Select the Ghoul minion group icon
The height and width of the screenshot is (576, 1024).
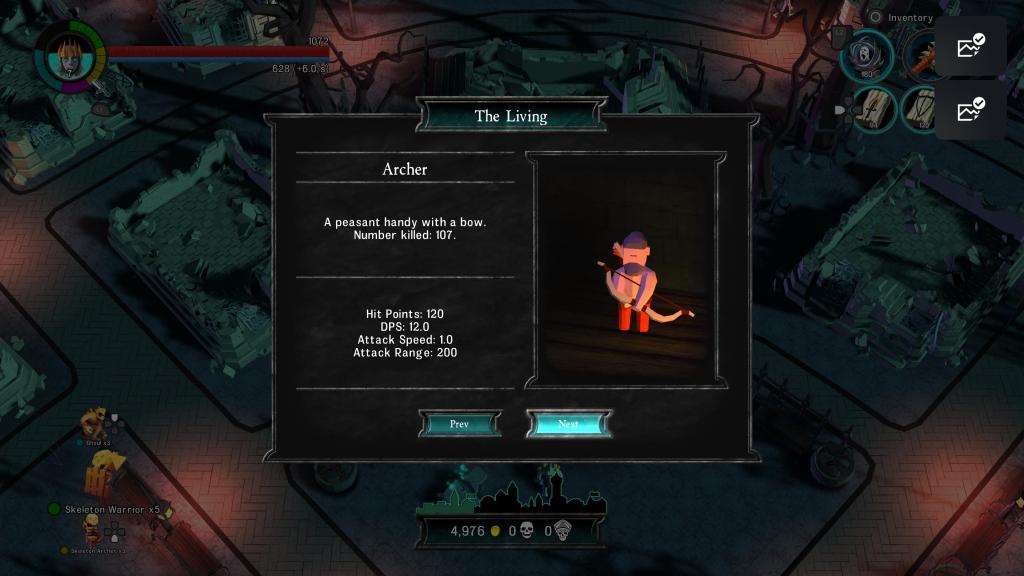coord(95,422)
